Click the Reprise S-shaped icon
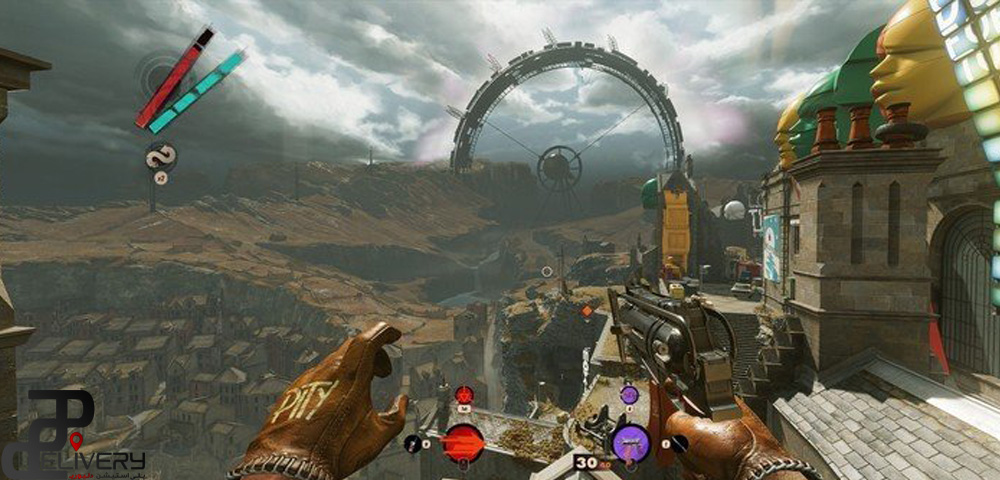Viewport: 1000px width, 480px height. click(x=159, y=157)
